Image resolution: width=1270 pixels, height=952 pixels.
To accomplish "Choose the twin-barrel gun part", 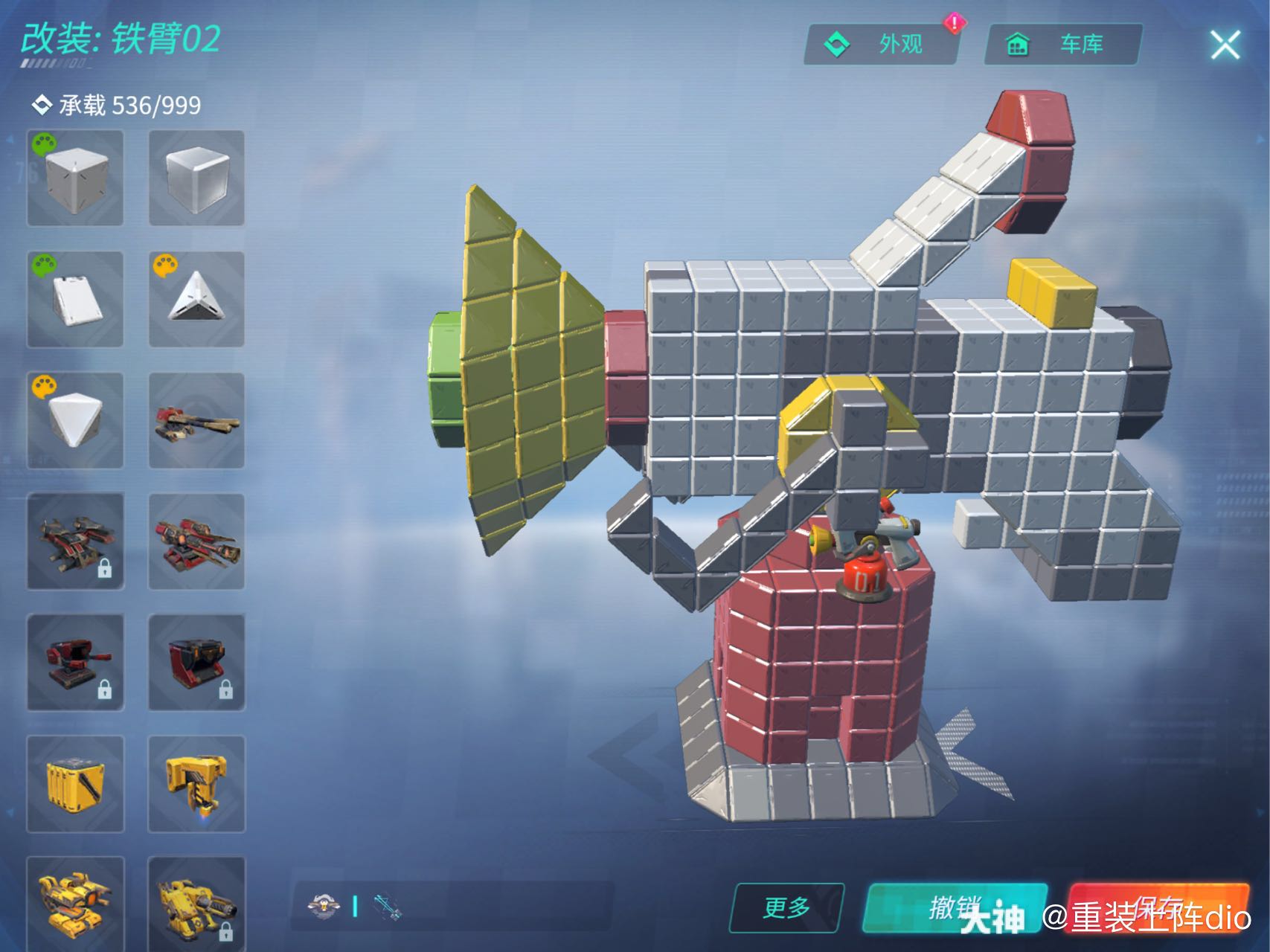I will coord(196,421).
